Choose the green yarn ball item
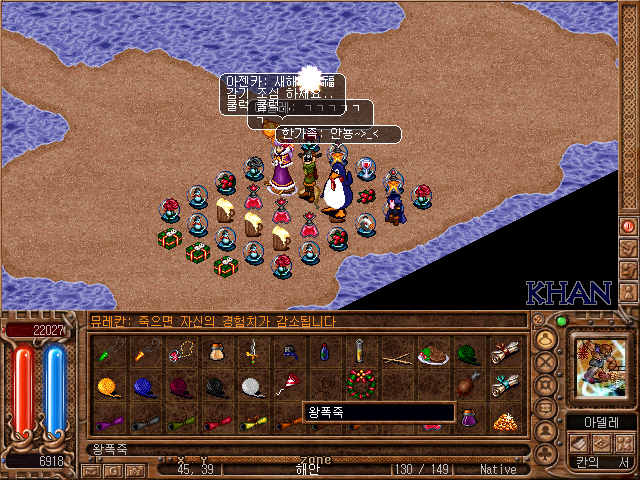 pyautogui.click(x=468, y=354)
